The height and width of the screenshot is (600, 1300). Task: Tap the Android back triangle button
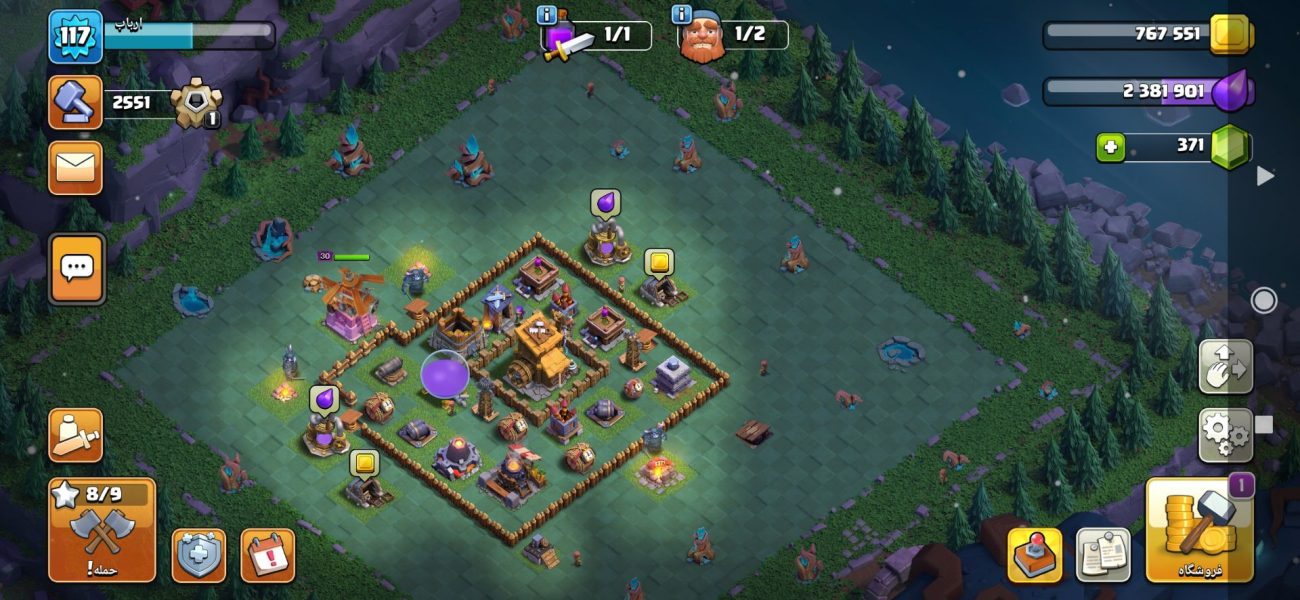(x=1265, y=176)
